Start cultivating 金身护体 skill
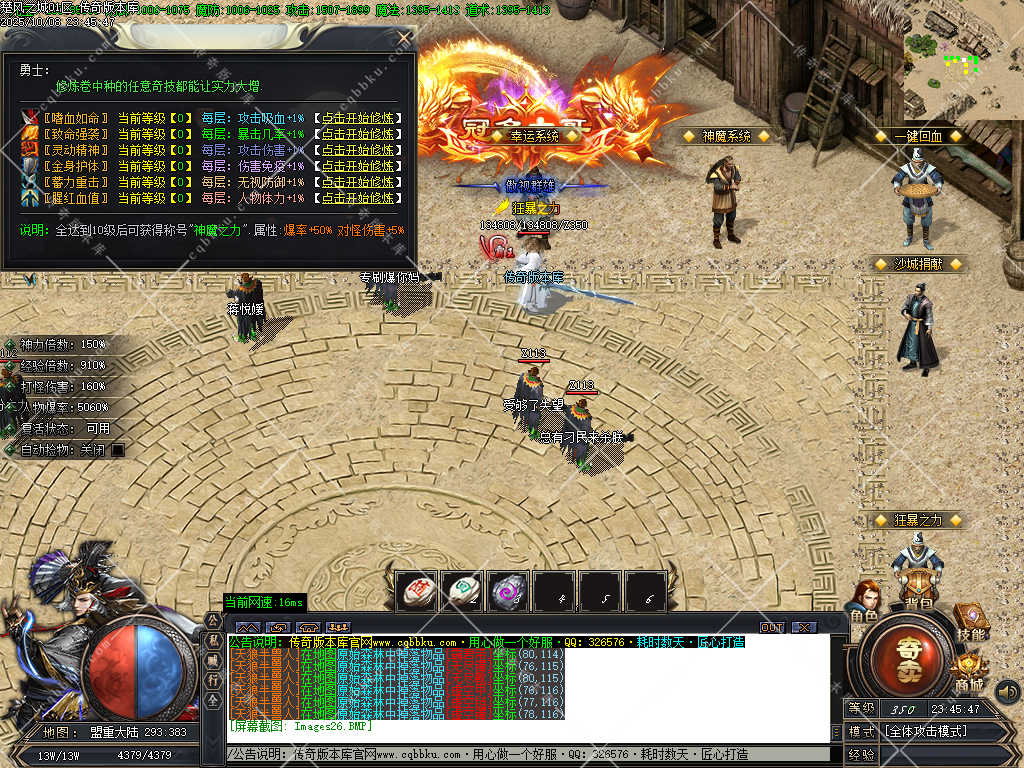1024x768 pixels. click(359, 166)
